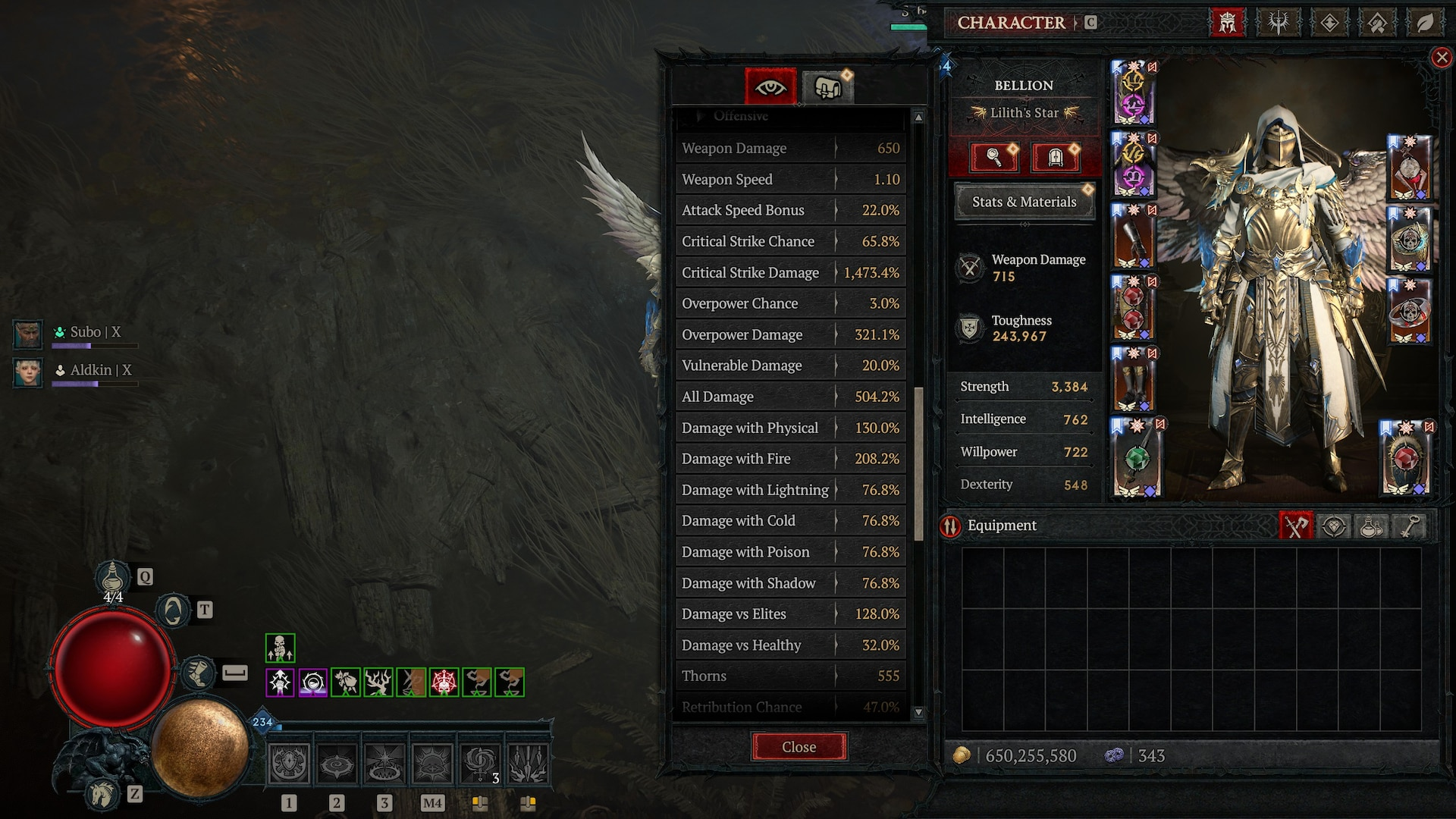This screenshot has height=819, width=1456.
Task: Select party member Aldkin portrait
Action: click(x=28, y=372)
